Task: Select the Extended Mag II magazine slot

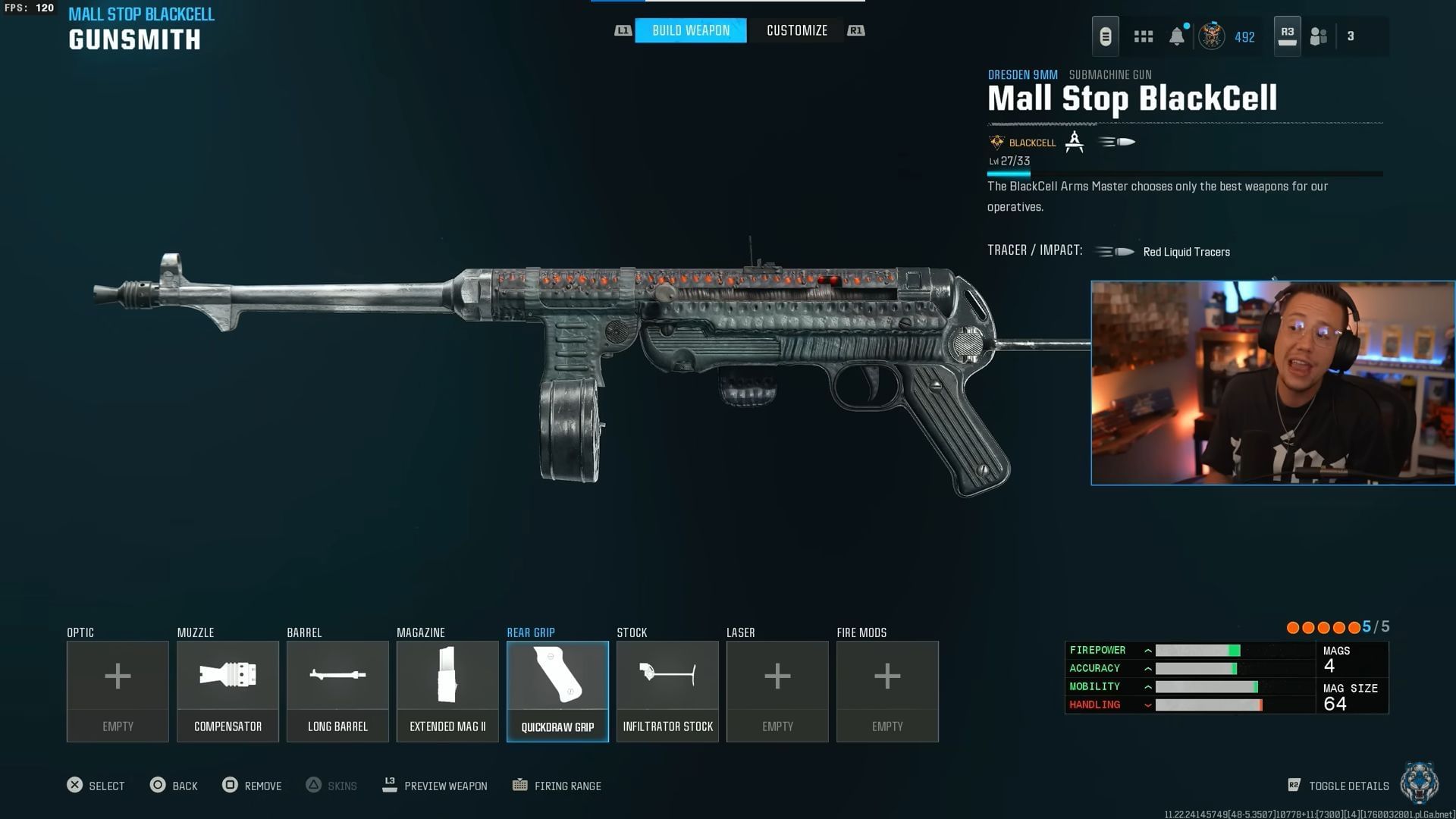Action: tap(447, 691)
